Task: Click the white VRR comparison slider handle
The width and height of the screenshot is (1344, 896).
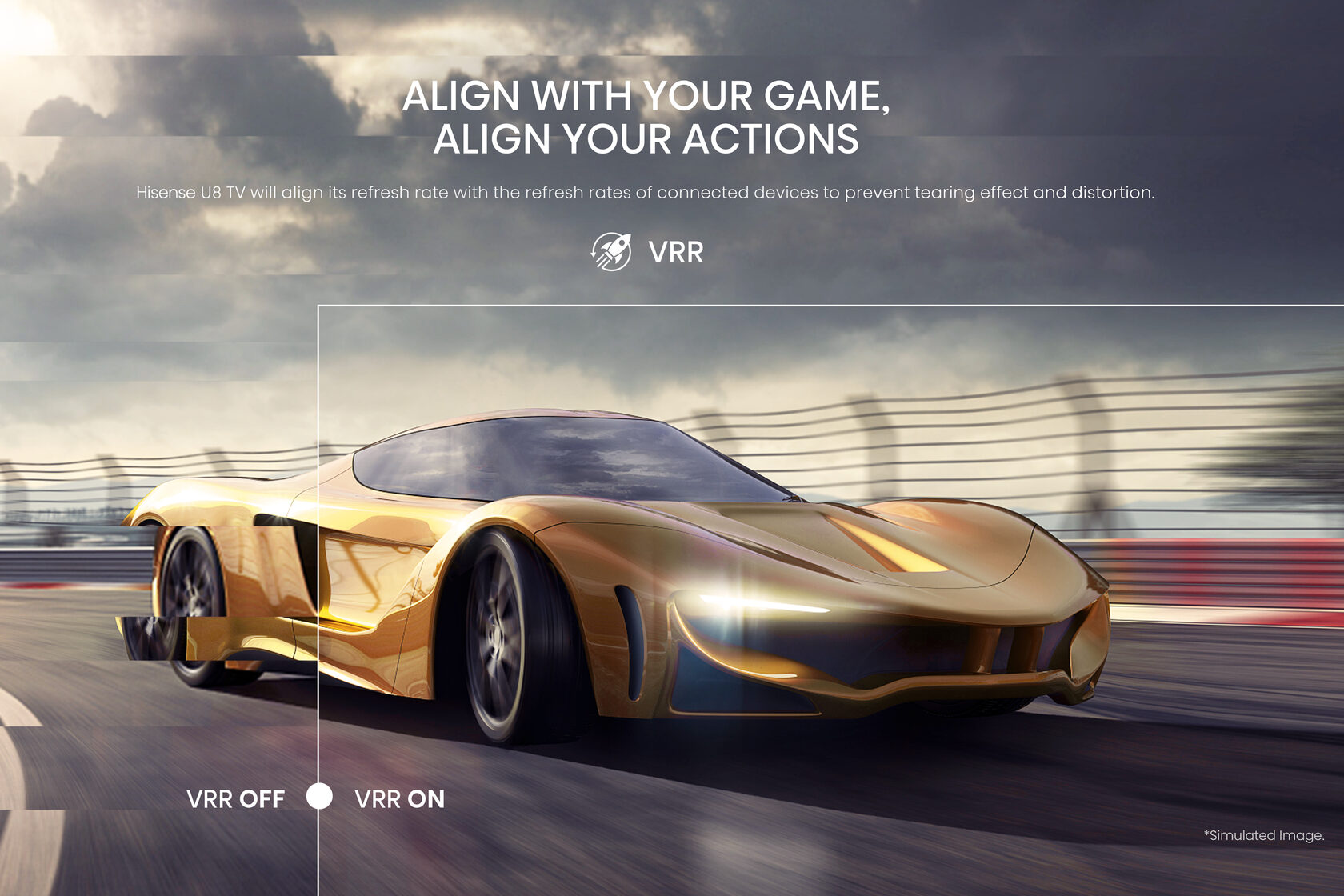Action: 319,796
